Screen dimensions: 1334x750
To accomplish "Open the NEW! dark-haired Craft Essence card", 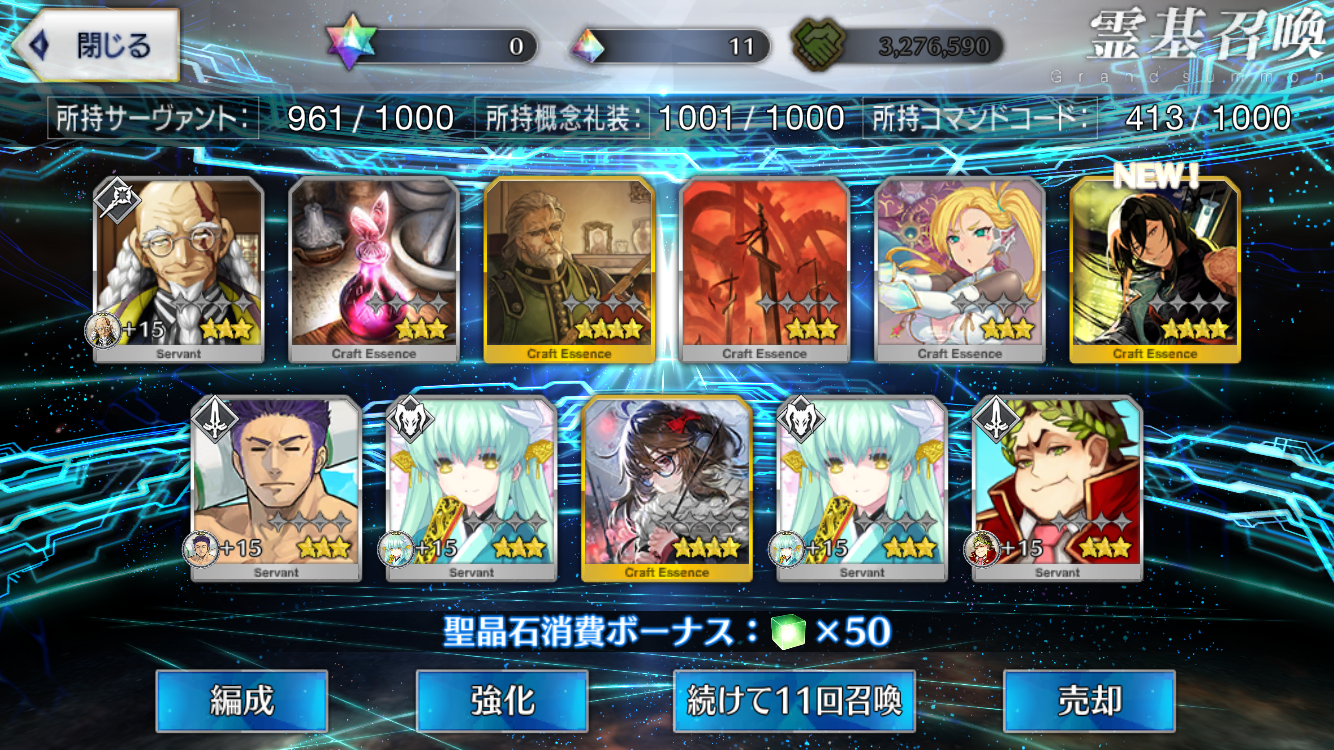I will click(1155, 269).
